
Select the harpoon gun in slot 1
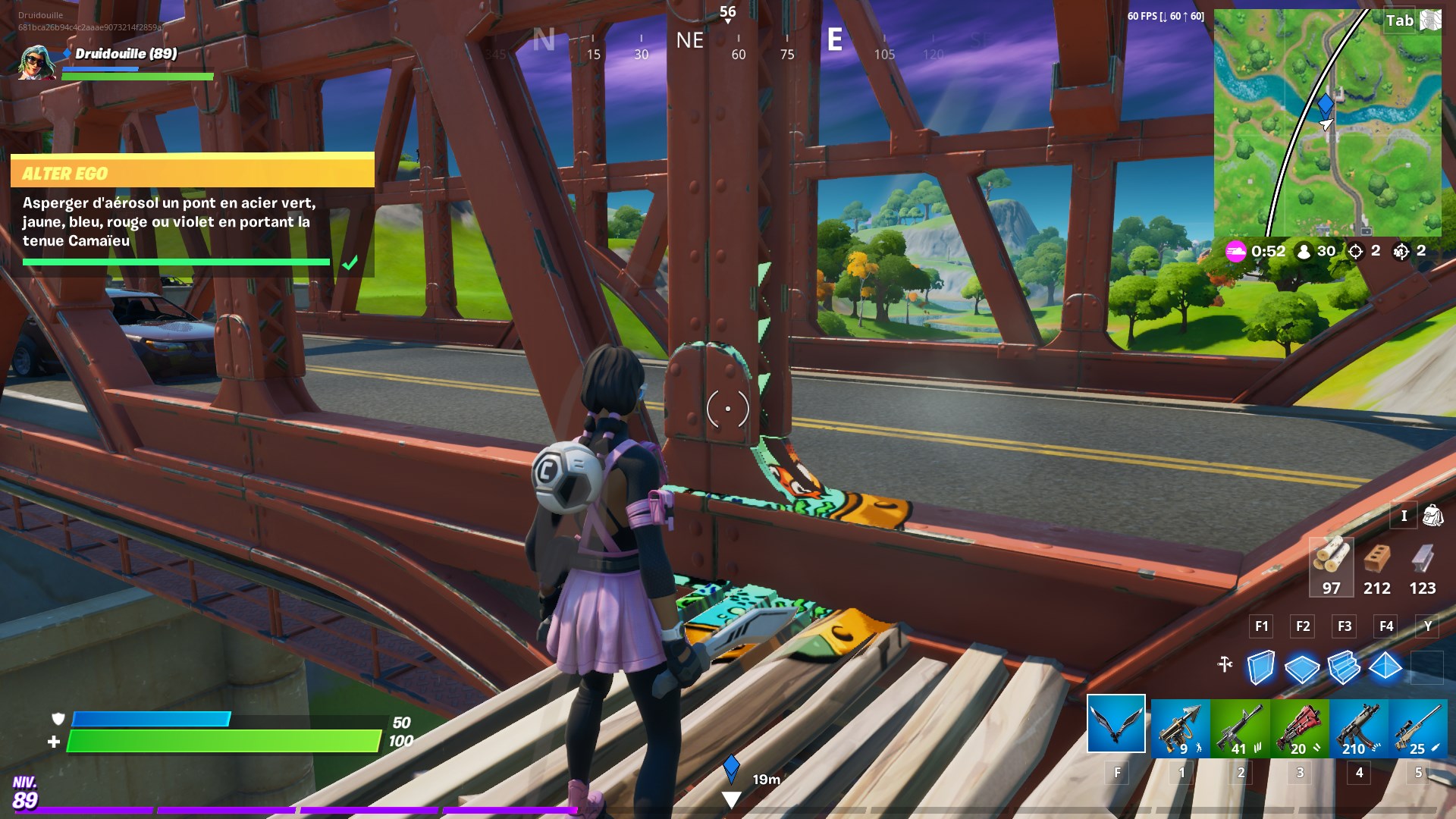pos(1181,728)
